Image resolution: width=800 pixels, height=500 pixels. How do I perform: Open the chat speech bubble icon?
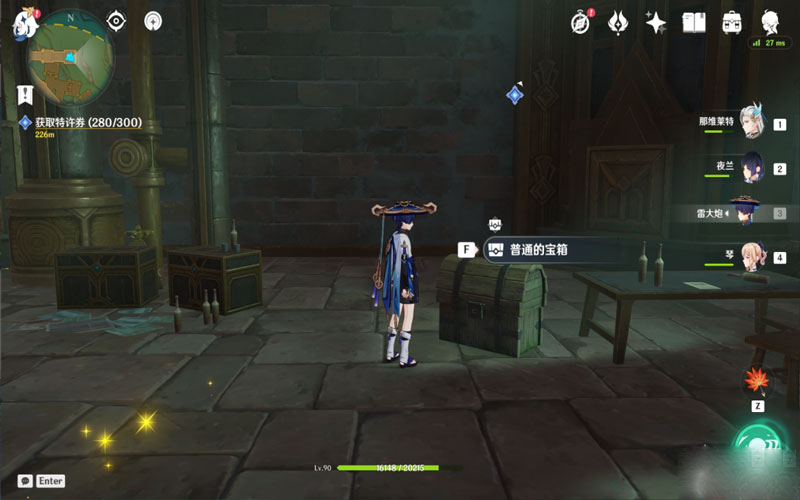click(25, 481)
